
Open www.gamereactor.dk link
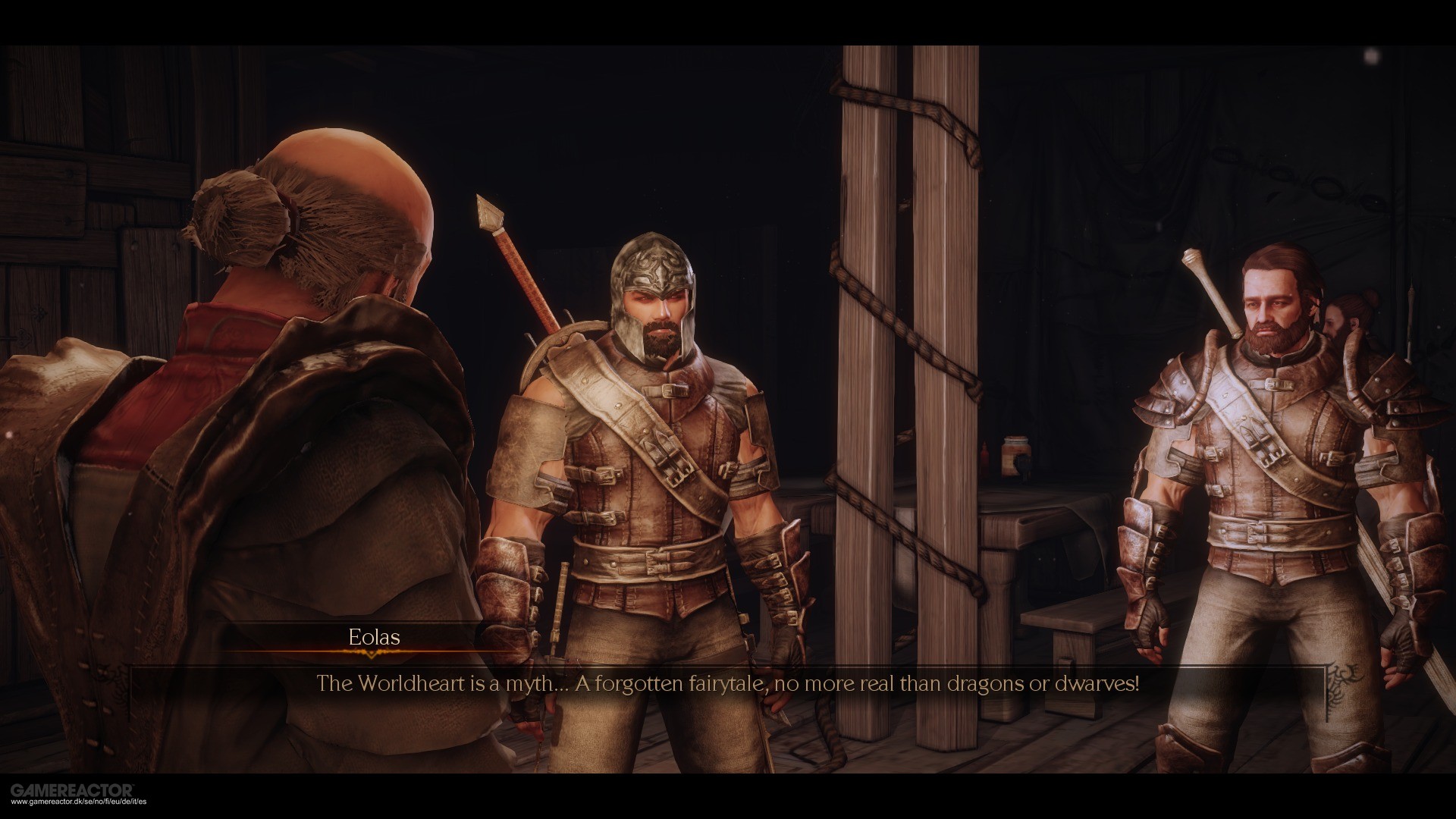tap(77, 802)
